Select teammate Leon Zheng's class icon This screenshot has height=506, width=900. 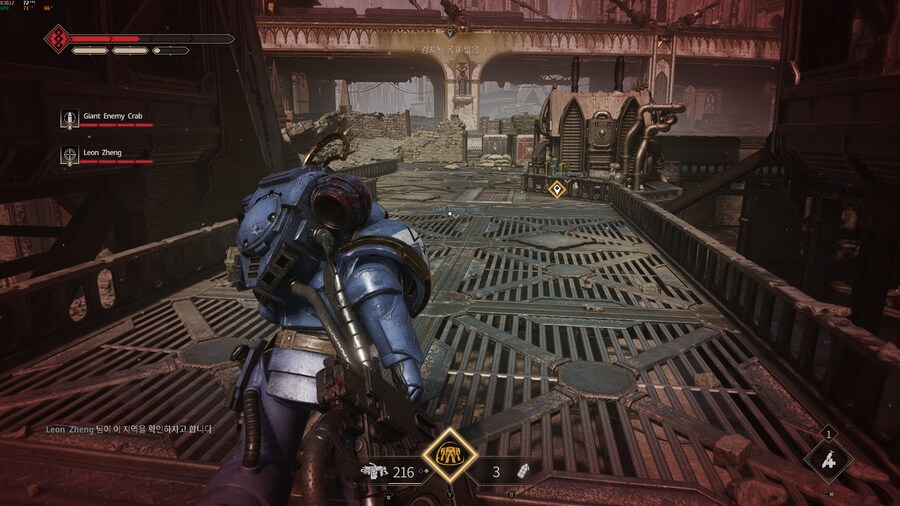pyautogui.click(x=69, y=154)
